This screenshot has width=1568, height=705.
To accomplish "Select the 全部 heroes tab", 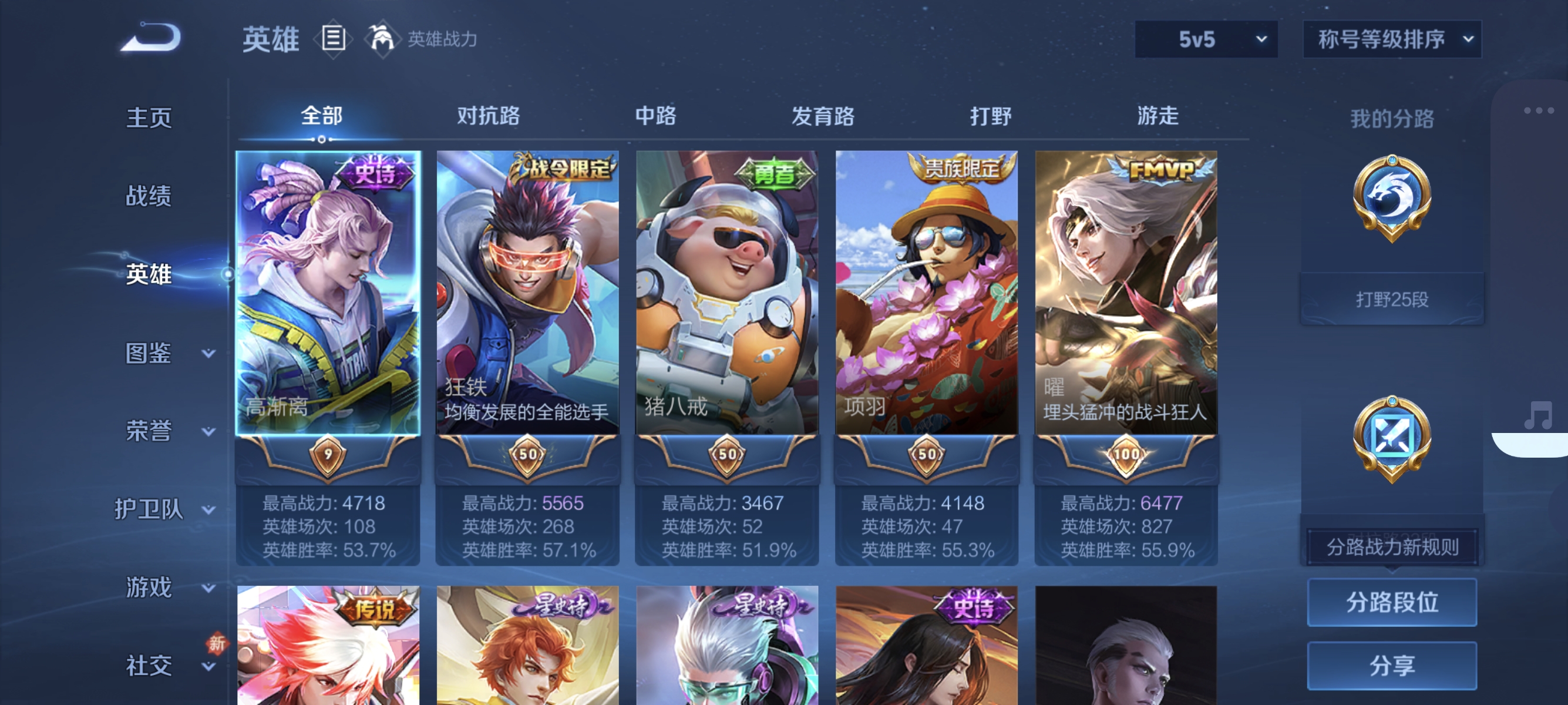I will (x=321, y=116).
